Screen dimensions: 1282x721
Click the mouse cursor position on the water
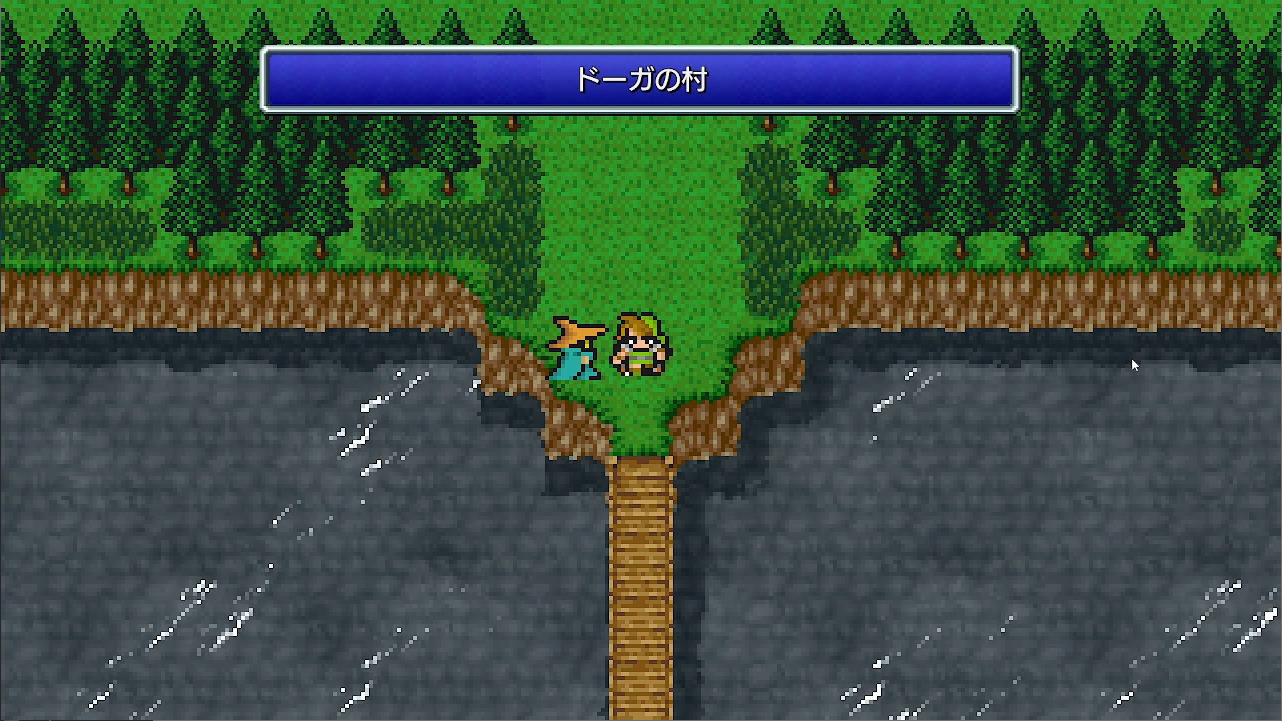1133,365
